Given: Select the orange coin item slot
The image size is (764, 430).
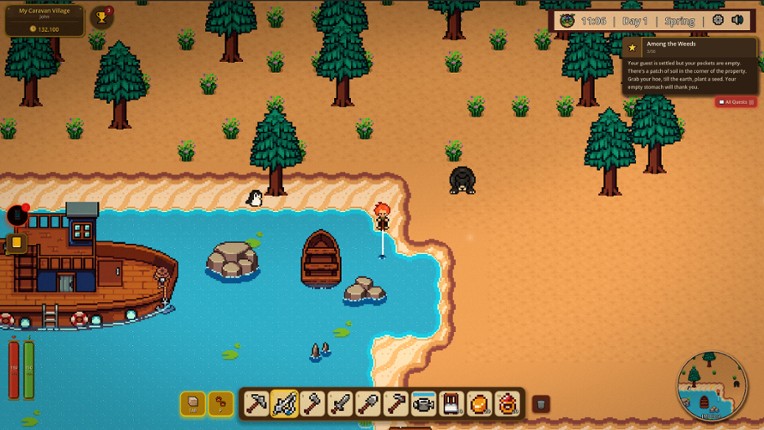Looking at the screenshot, I should point(480,403).
